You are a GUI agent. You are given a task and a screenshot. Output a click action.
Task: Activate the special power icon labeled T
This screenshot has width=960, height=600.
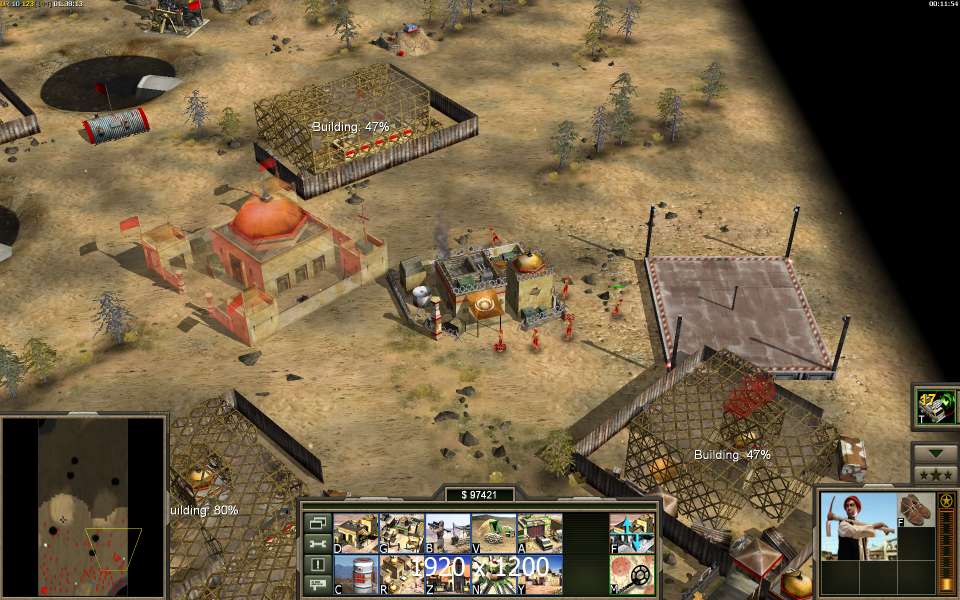pyautogui.click(x=936, y=406)
